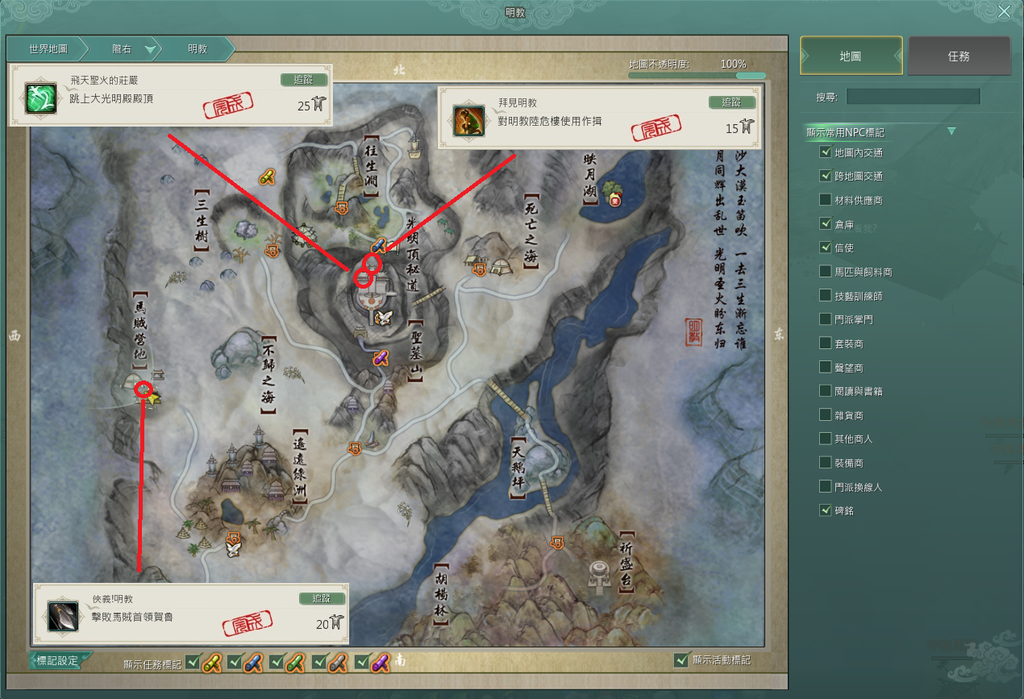Track the 拜見明教 achievement
Viewport: 1024px width, 699px height.
pyautogui.click(x=731, y=102)
